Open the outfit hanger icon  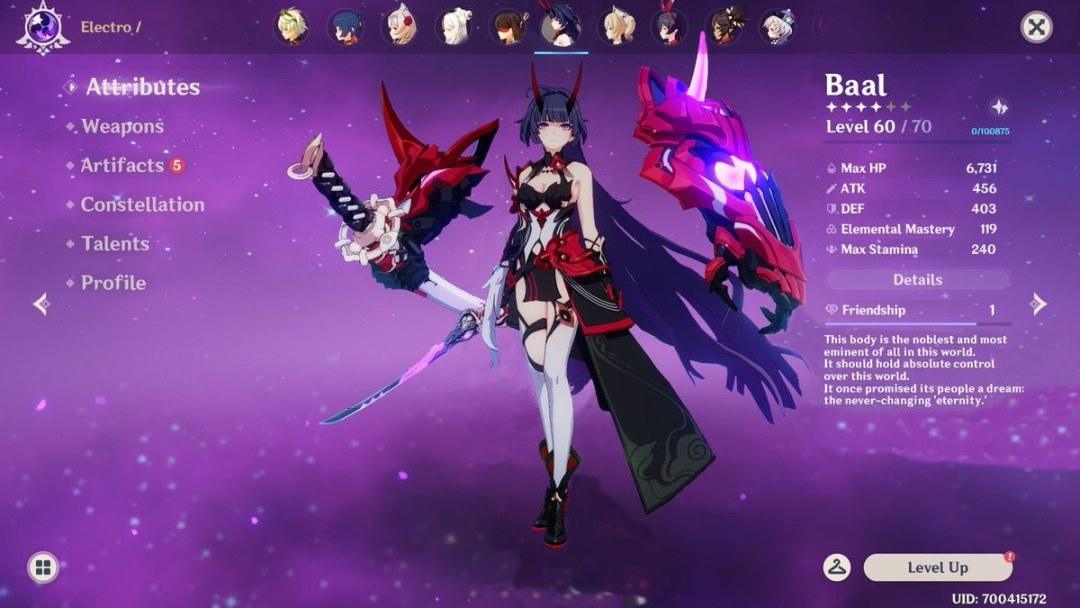[x=837, y=567]
